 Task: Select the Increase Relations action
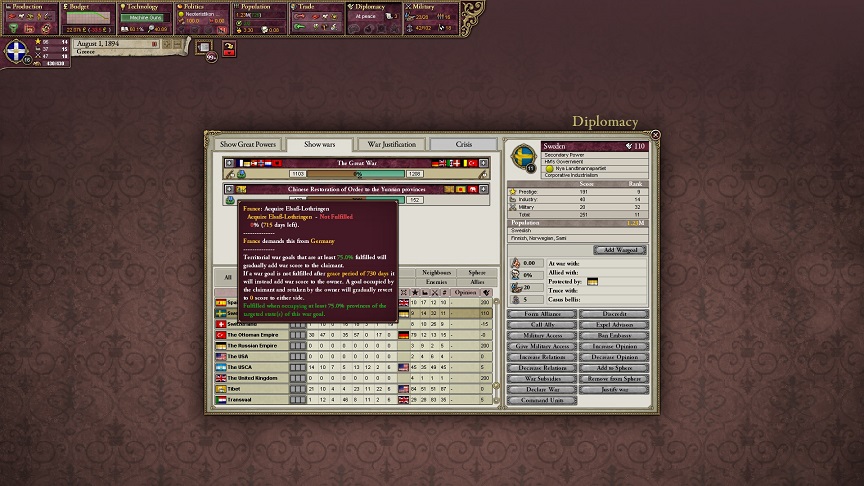click(x=543, y=357)
